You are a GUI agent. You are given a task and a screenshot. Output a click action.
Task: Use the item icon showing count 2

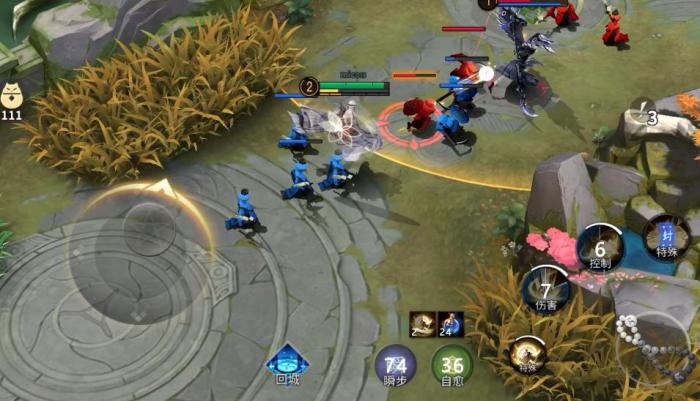[422, 324]
